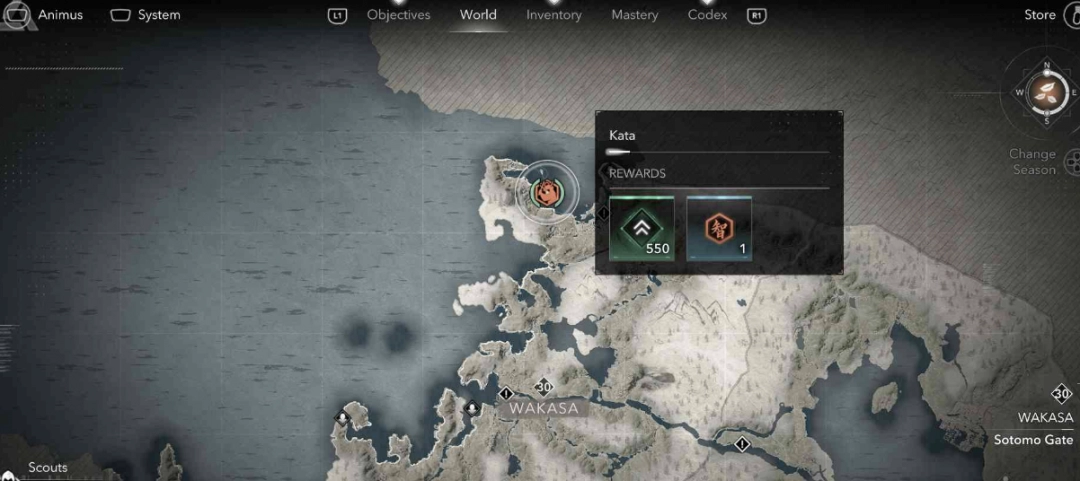Open the Mastery tab
This screenshot has height=481, width=1080.
click(634, 15)
